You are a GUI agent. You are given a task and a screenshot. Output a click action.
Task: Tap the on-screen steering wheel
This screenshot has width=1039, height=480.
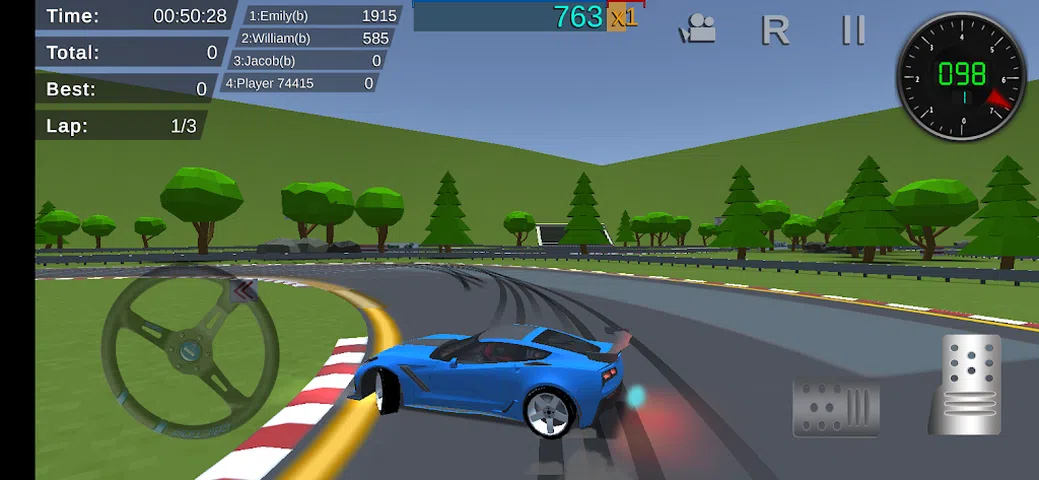coord(188,350)
